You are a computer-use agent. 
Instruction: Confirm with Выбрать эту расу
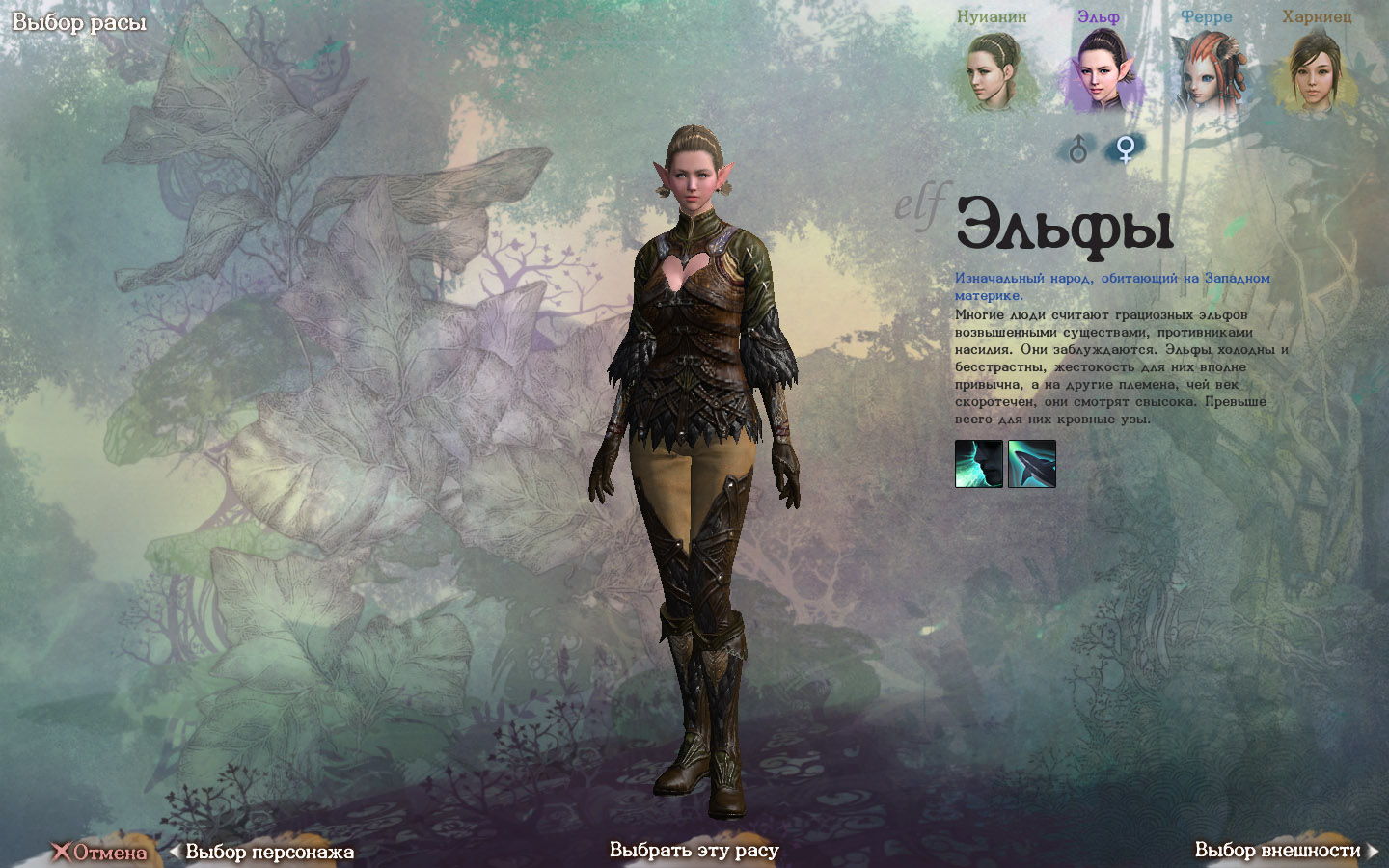pyautogui.click(x=694, y=850)
